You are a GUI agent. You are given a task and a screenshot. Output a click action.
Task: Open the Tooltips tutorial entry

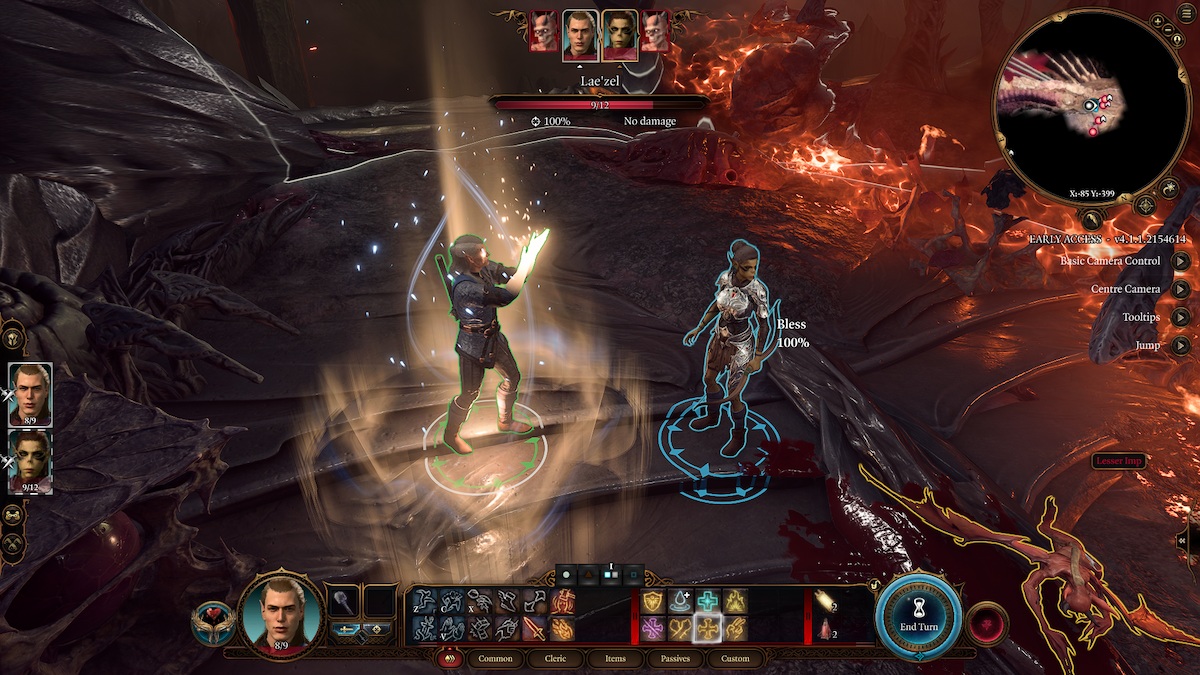point(1181,317)
